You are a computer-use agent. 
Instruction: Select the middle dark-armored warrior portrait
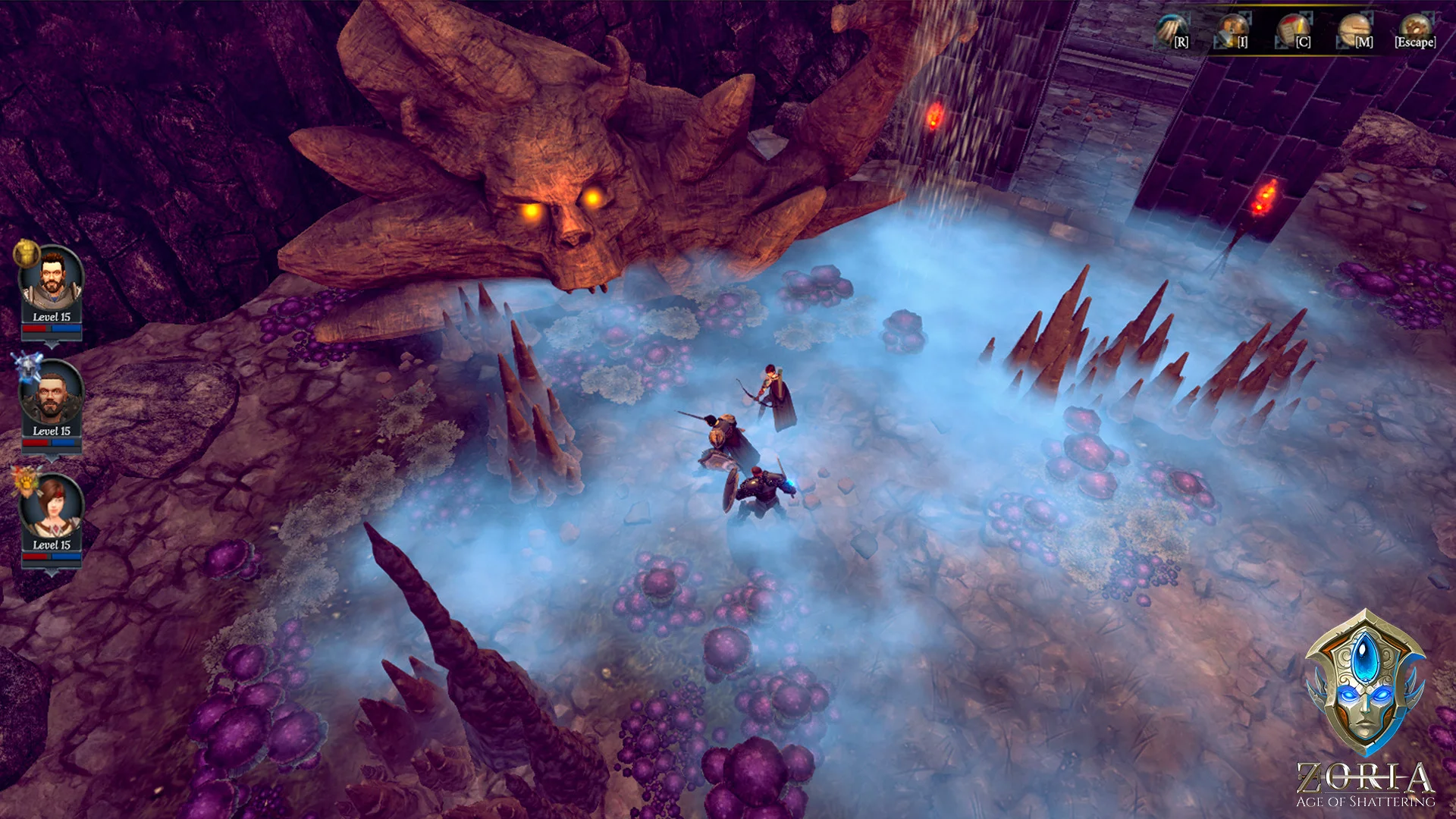(x=51, y=394)
